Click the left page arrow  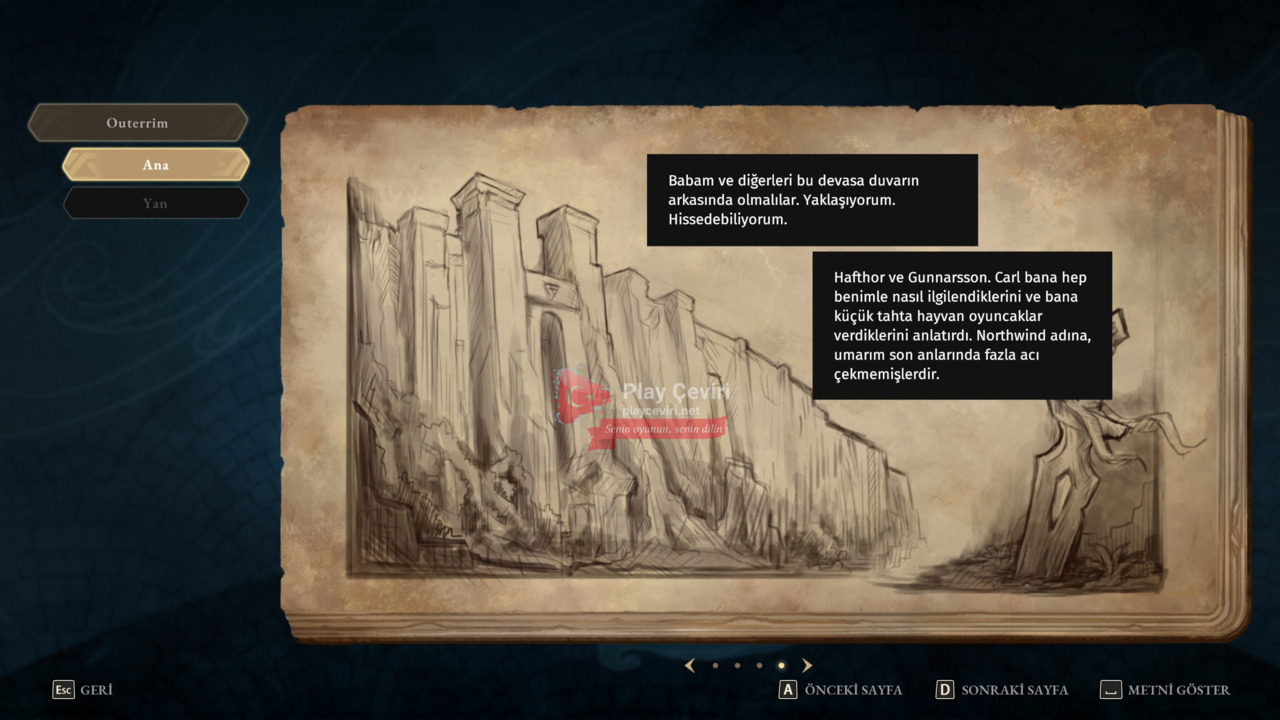click(x=689, y=665)
